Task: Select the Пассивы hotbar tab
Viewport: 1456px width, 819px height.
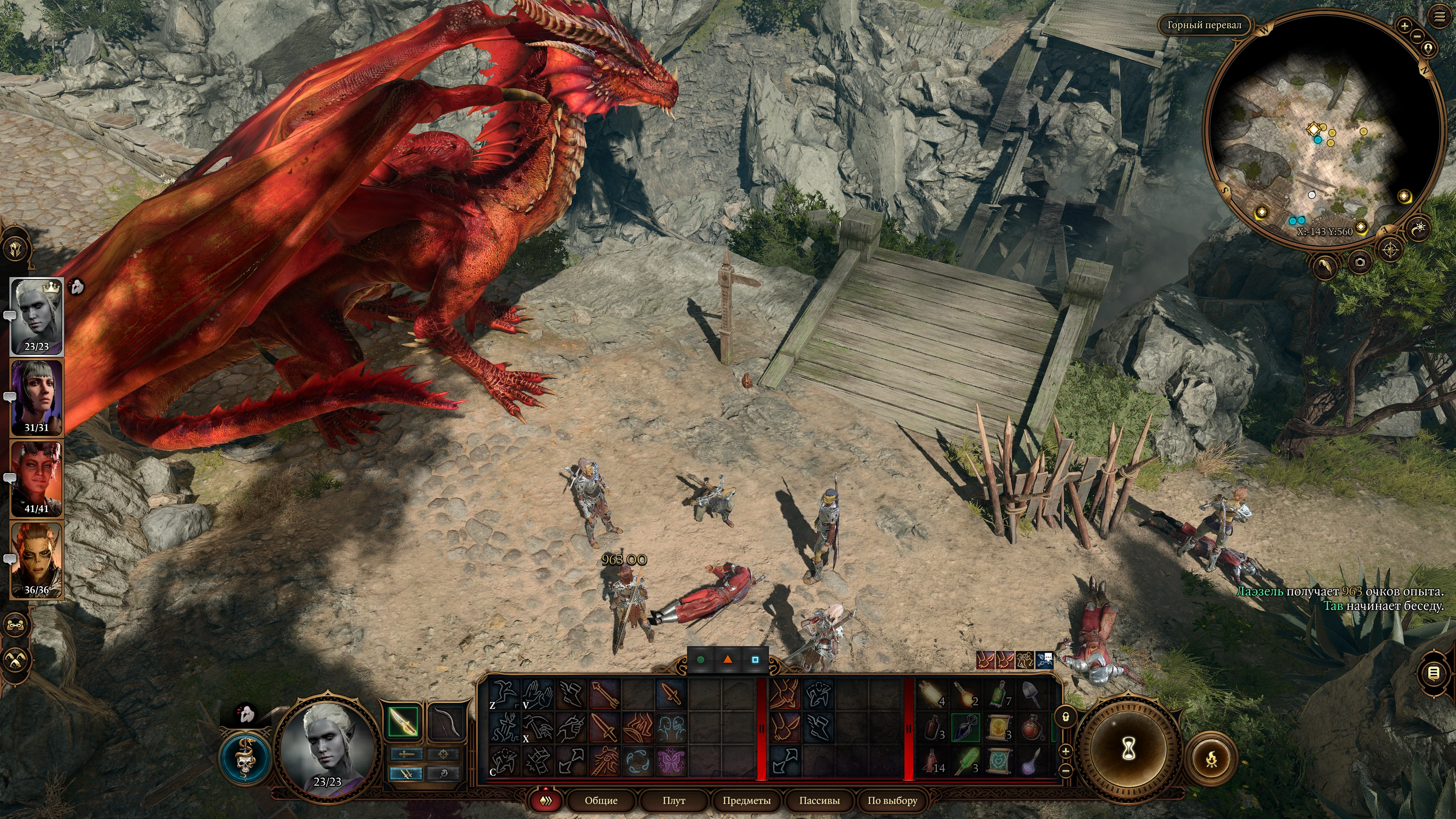Action: [x=819, y=800]
